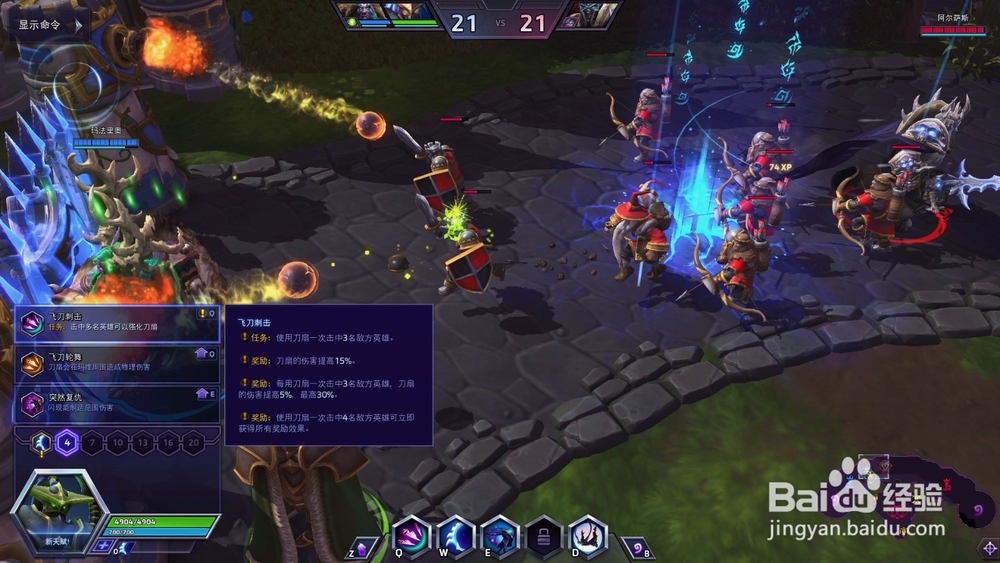Pick the 飞刀轮舞 talent

[119, 362]
